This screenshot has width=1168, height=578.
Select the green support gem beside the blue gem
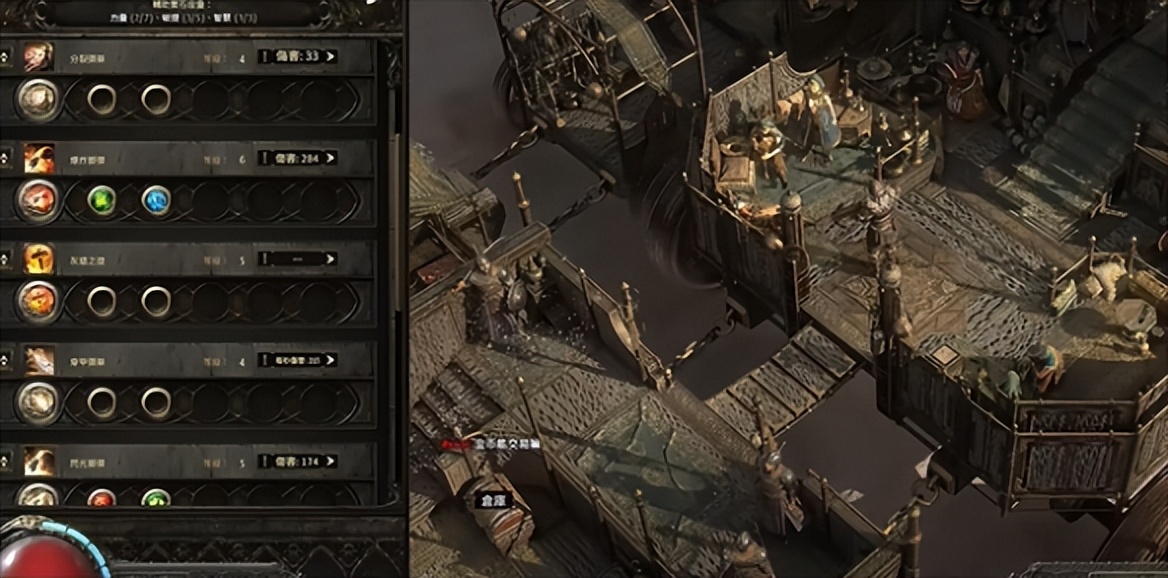(x=102, y=200)
